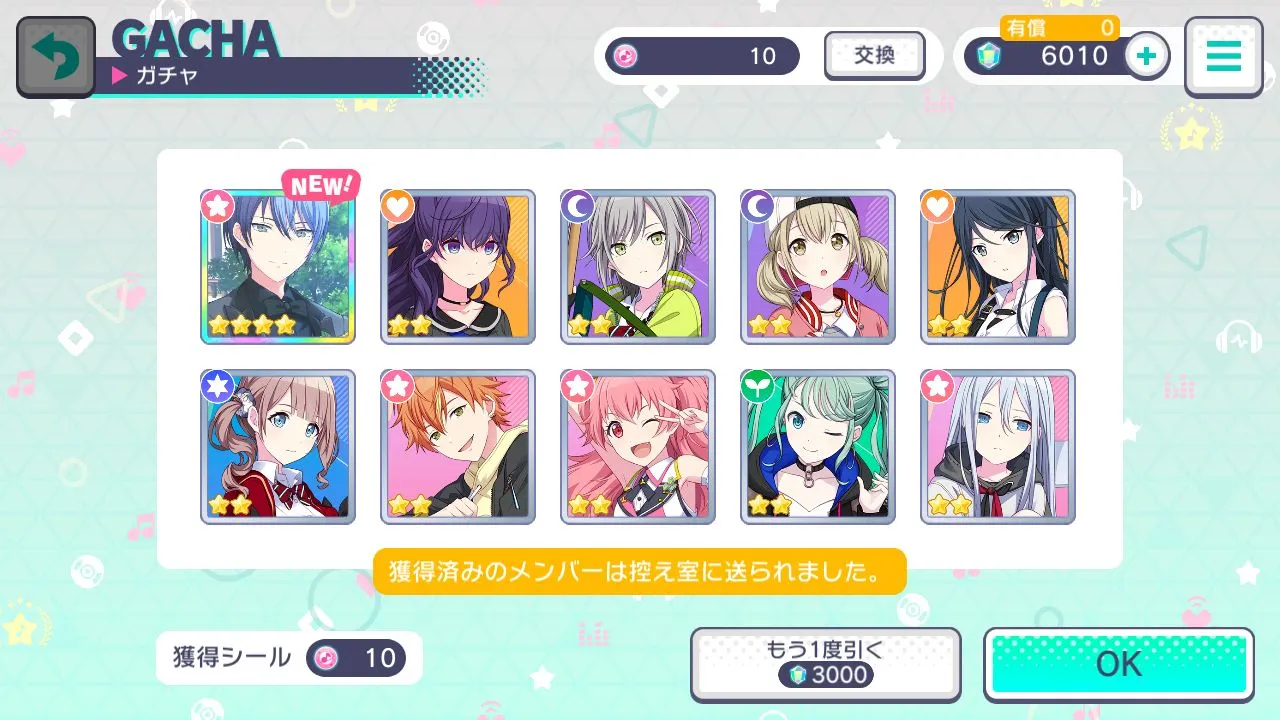This screenshot has width=1280, height=720.
Task: Choose the blonde twin-tail girl card
Action: pos(818,267)
